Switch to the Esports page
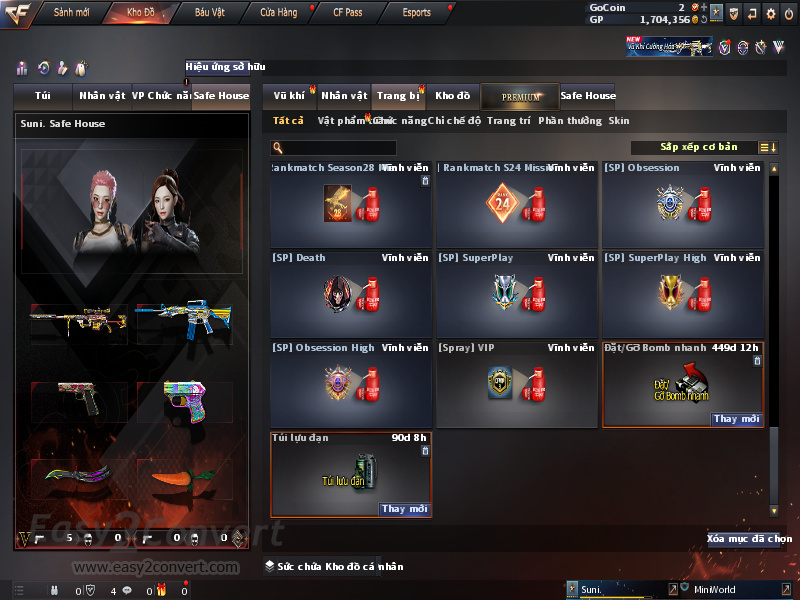Viewport: 800px width, 600px height. click(x=416, y=12)
